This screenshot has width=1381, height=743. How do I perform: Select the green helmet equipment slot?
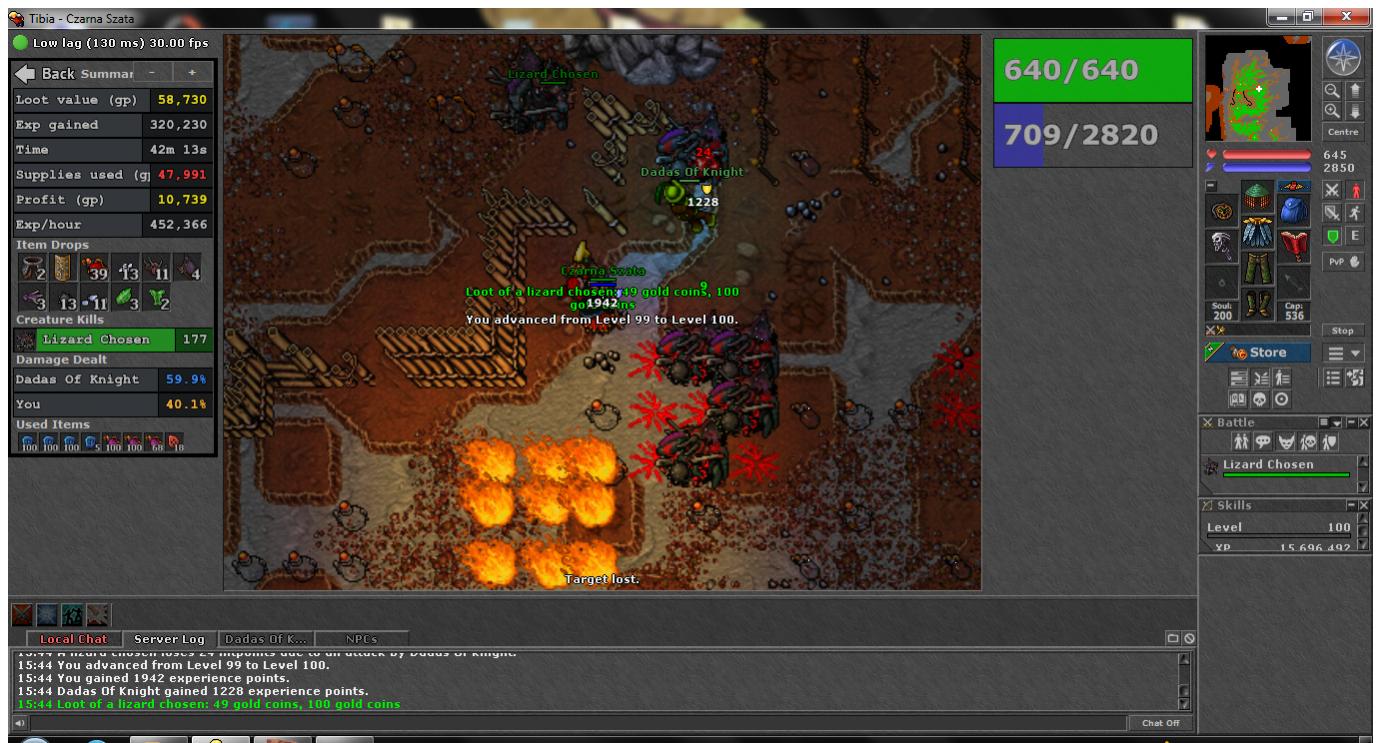pyautogui.click(x=1258, y=198)
